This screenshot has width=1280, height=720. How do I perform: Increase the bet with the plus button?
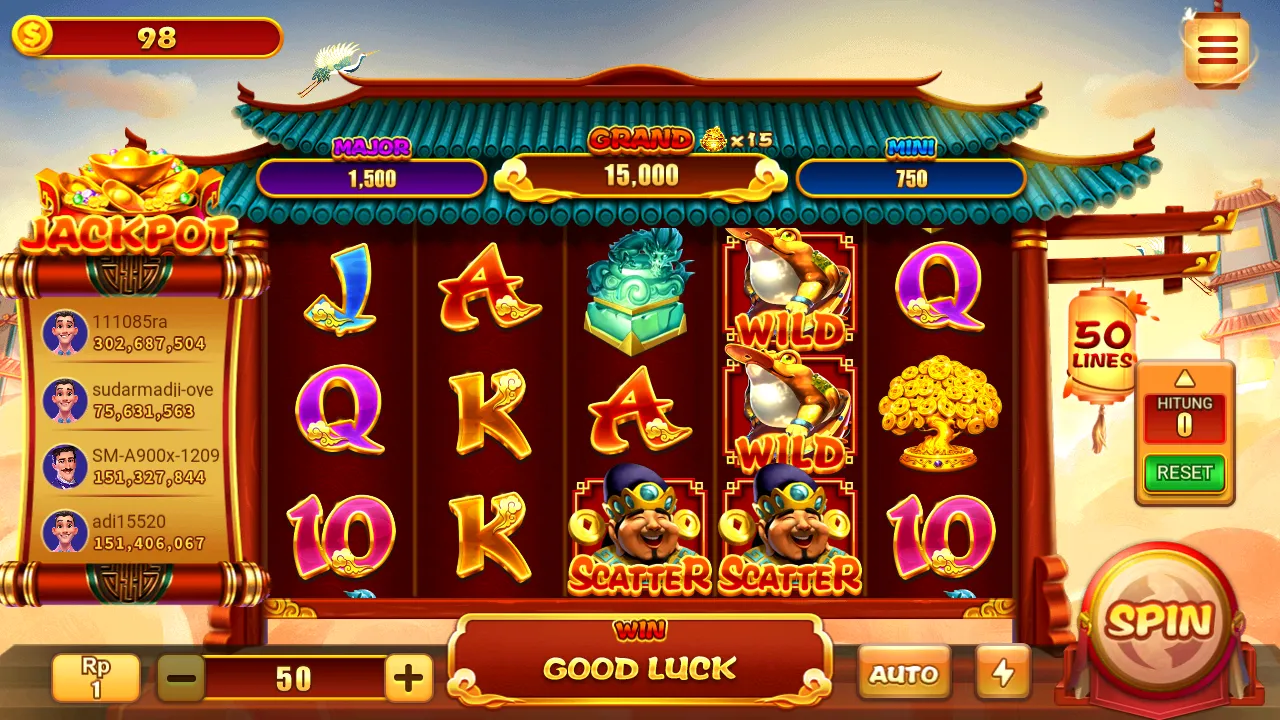coord(408,677)
